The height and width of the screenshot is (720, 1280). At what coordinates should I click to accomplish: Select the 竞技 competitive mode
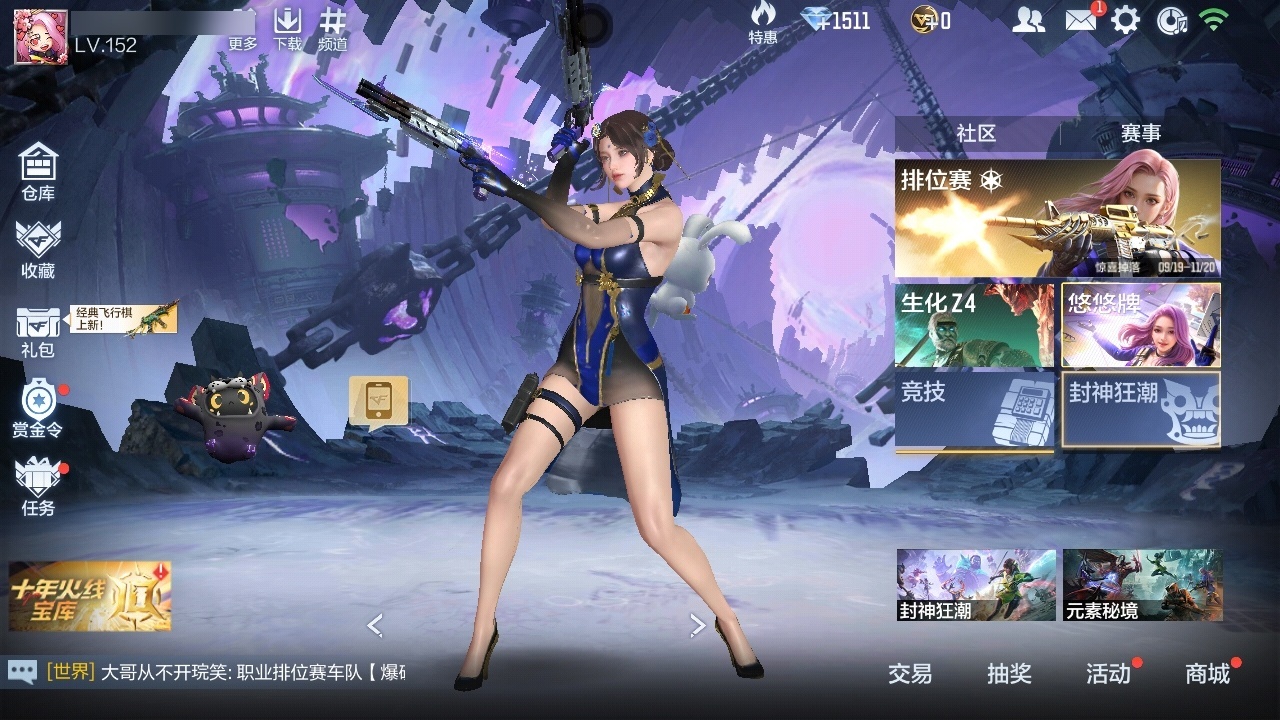tap(974, 410)
